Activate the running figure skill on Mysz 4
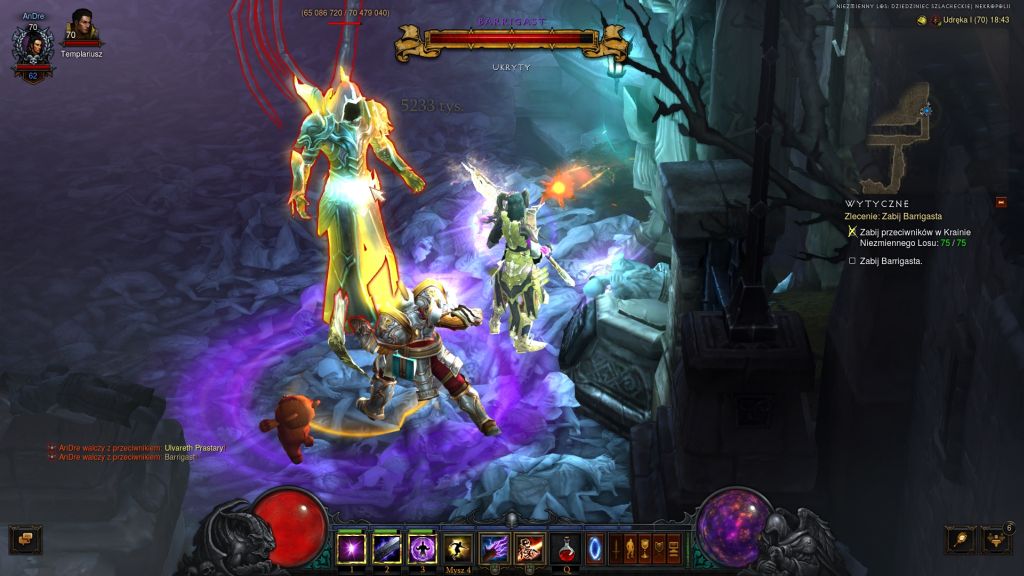 coord(457,548)
